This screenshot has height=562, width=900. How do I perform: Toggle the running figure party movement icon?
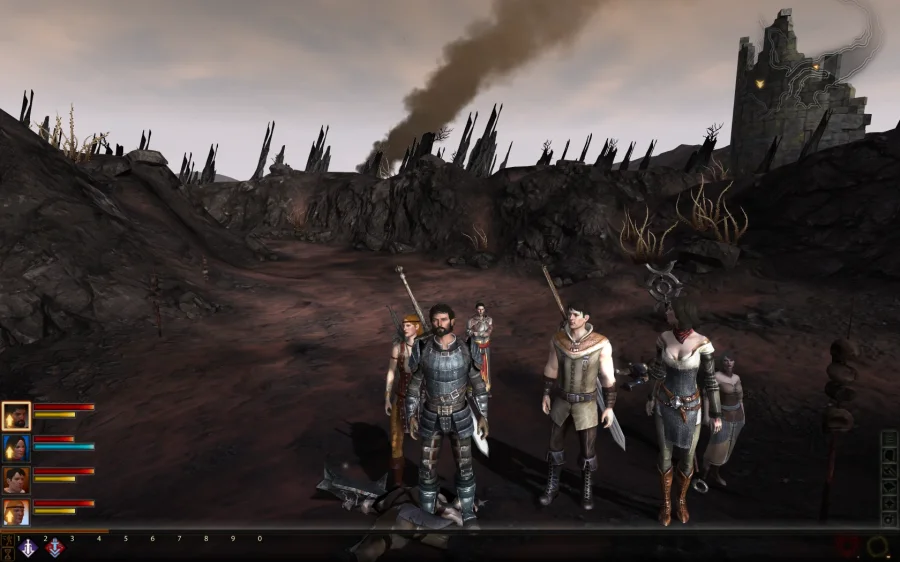coord(8,540)
